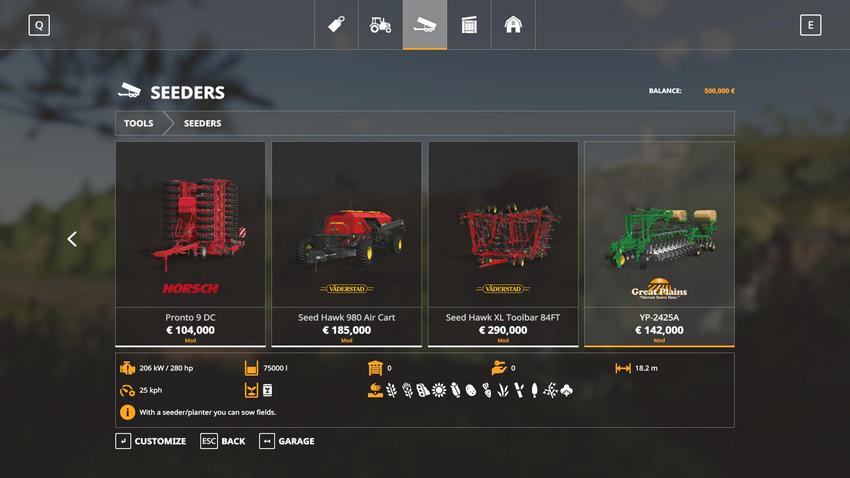This screenshot has height=478, width=850.
Task: Customize the selected seeder
Action: pos(151,441)
